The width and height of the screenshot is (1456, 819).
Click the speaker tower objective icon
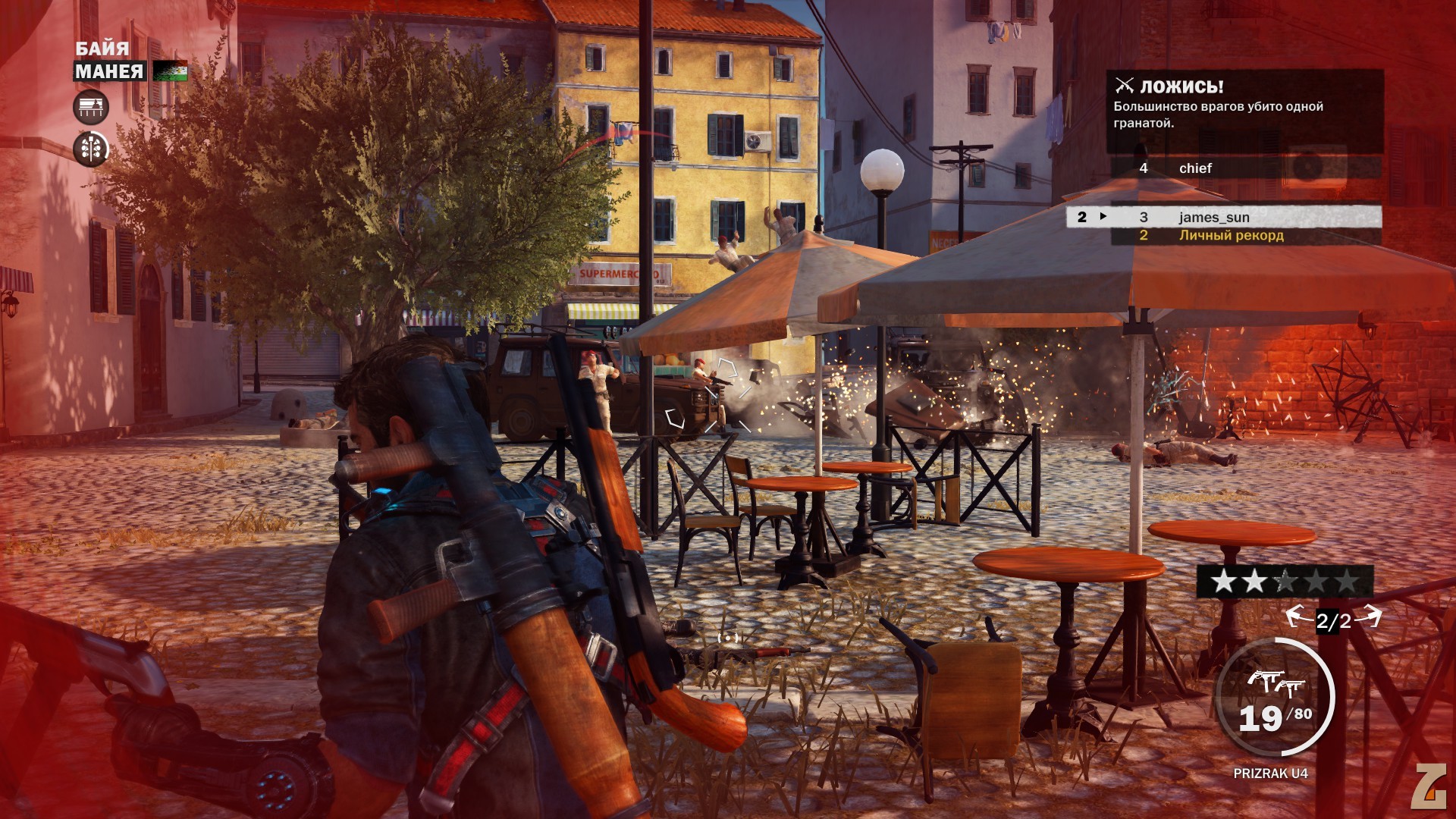coord(91,149)
